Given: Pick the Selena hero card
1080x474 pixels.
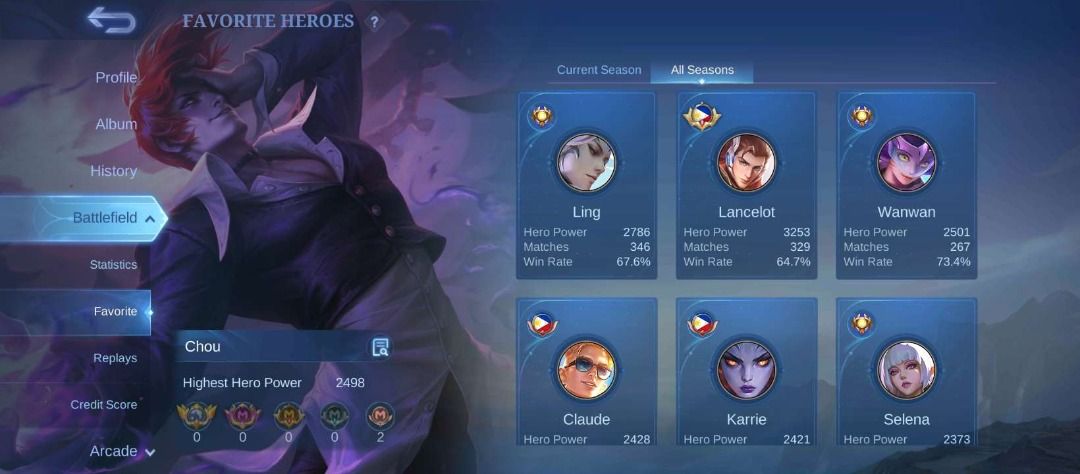Looking at the screenshot, I should pos(907,375).
